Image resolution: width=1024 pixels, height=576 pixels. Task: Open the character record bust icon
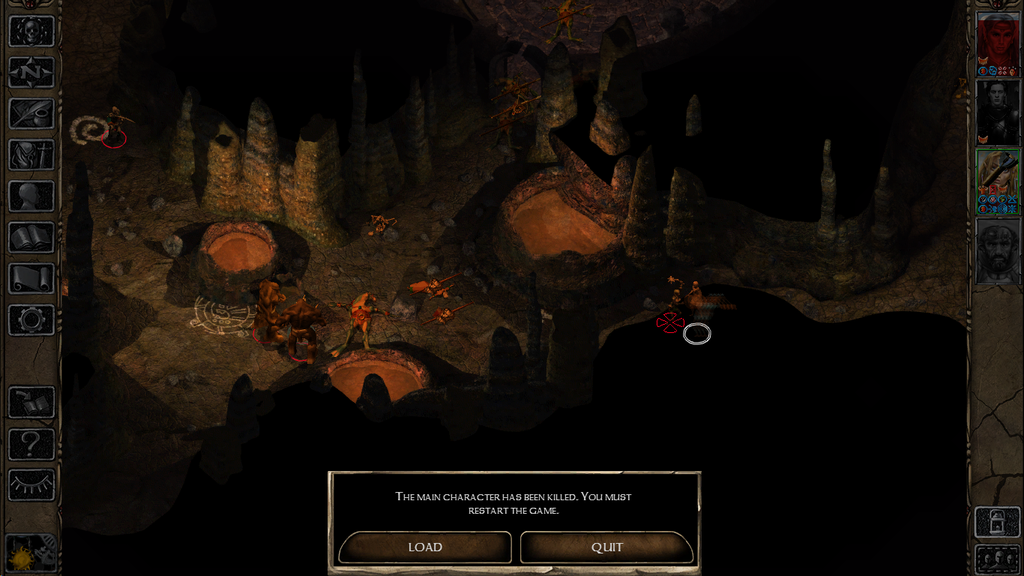(x=31, y=196)
